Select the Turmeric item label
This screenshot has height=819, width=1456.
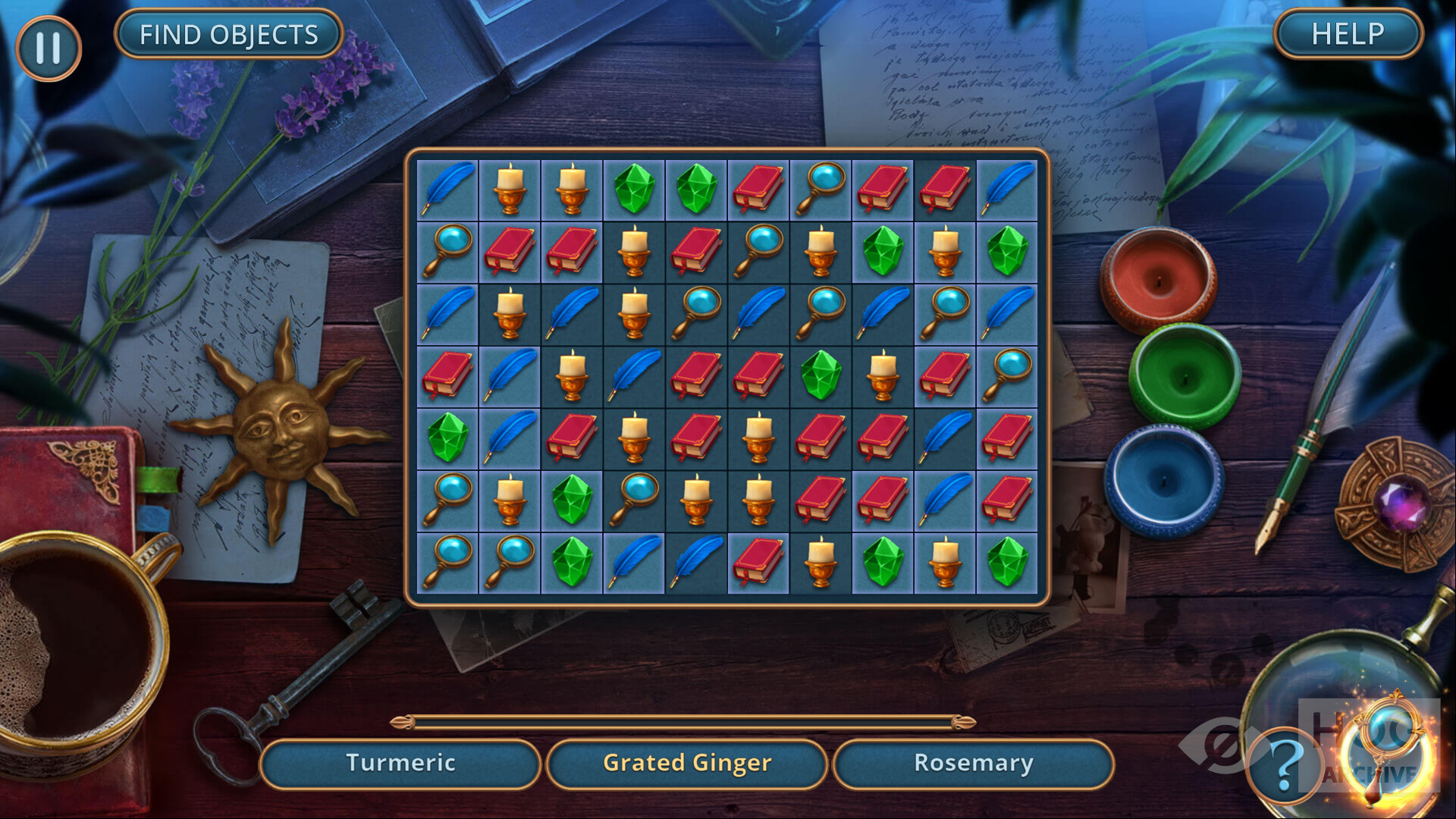pyautogui.click(x=400, y=763)
